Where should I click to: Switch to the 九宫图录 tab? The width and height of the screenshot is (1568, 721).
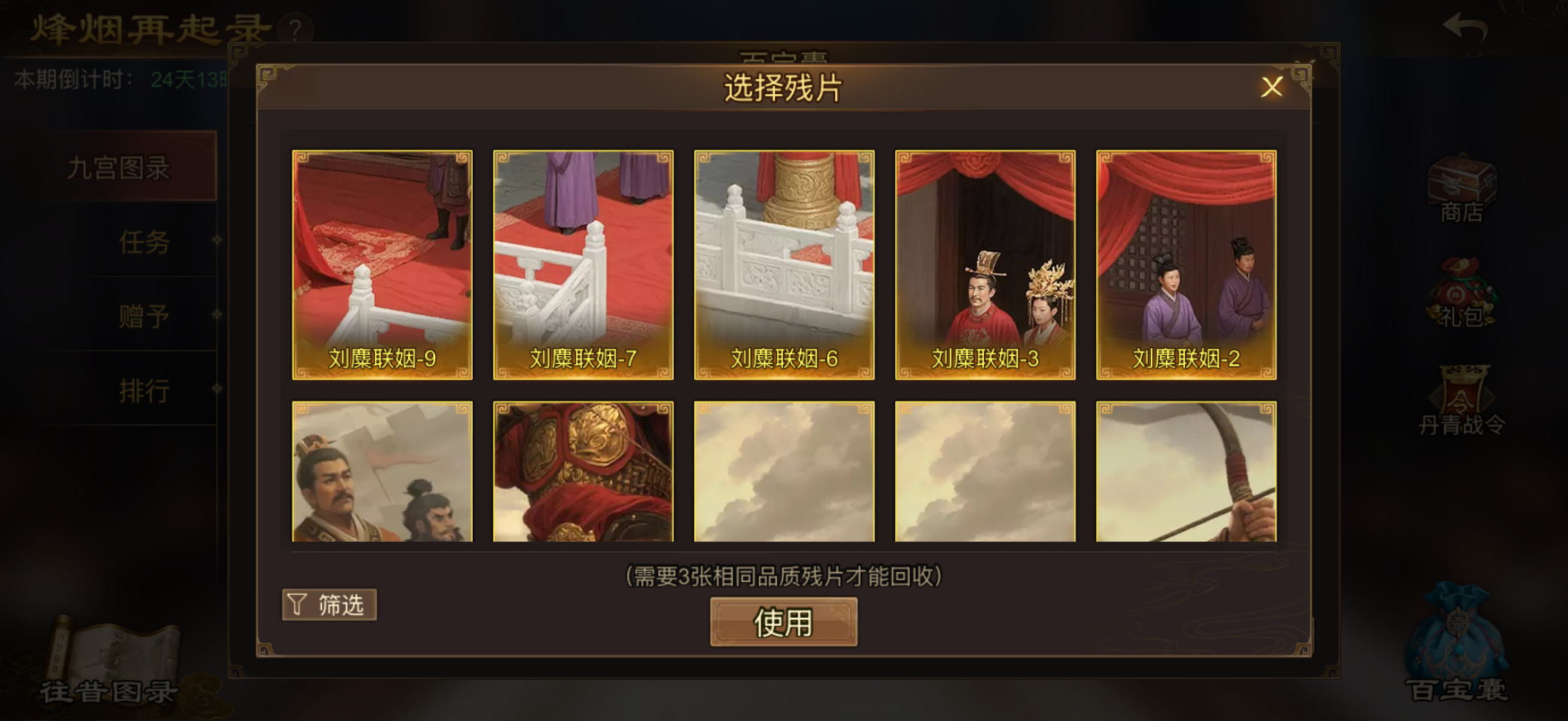[118, 169]
